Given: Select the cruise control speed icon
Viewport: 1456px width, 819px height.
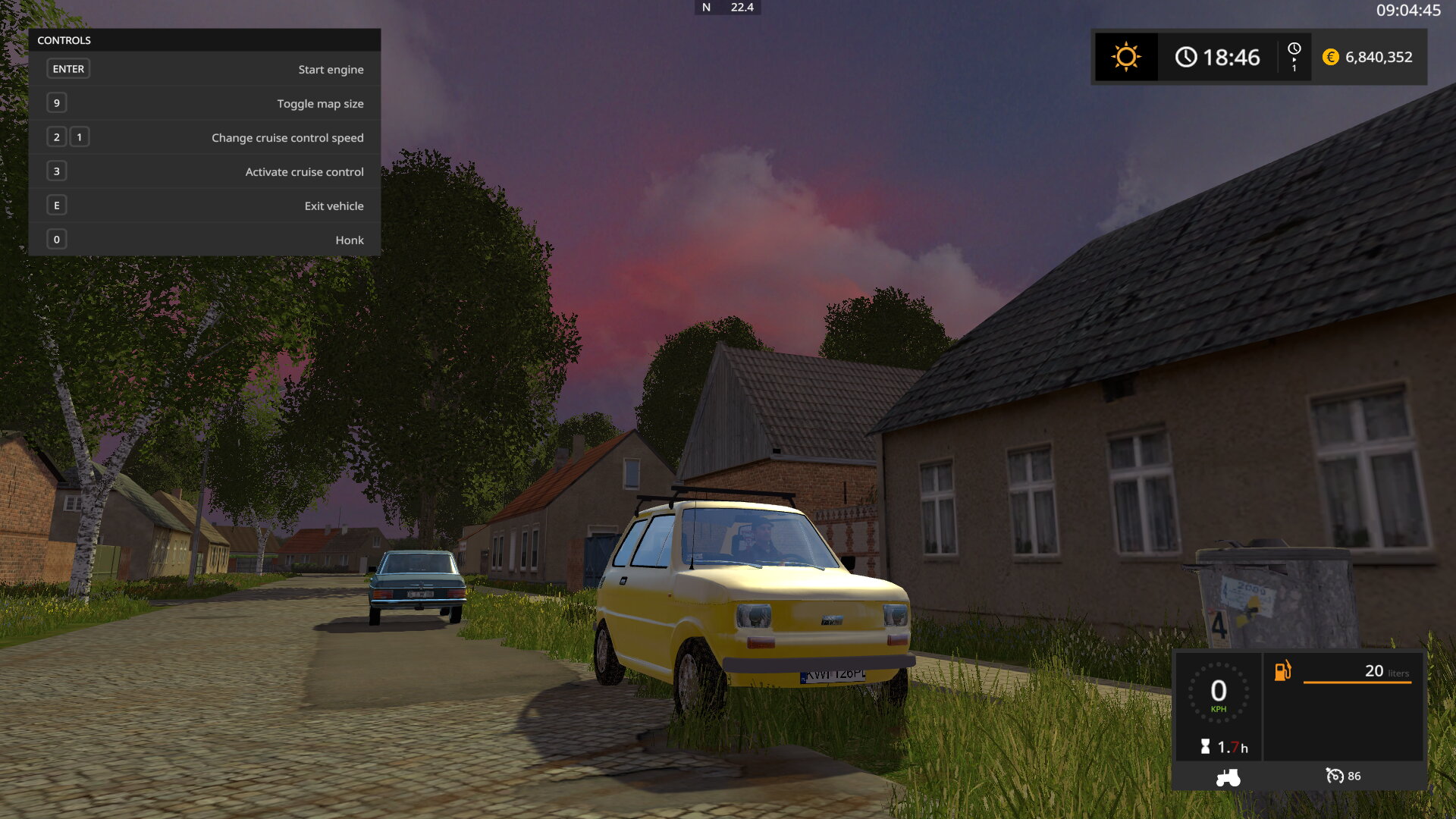Looking at the screenshot, I should tap(1334, 776).
